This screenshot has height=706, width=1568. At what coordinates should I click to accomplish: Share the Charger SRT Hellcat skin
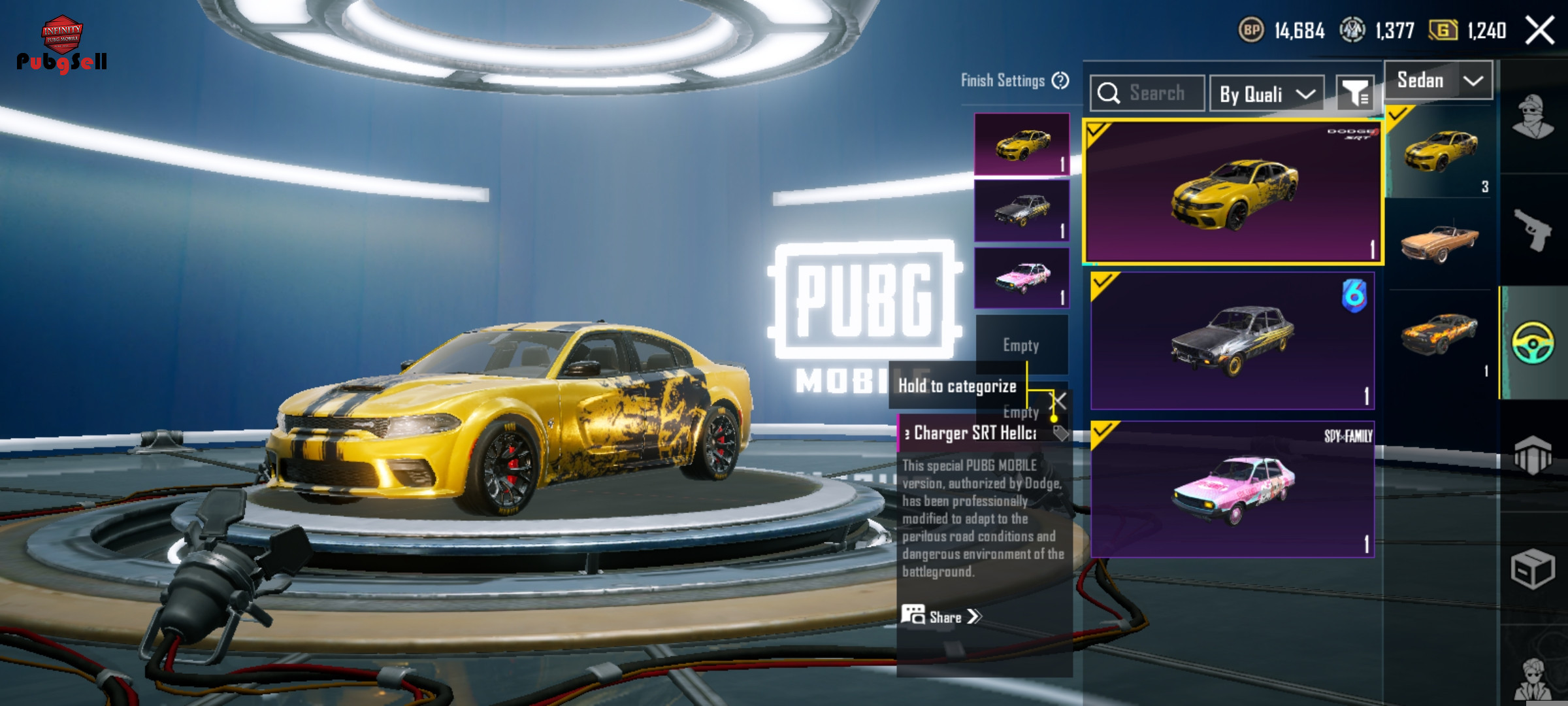[x=941, y=616]
